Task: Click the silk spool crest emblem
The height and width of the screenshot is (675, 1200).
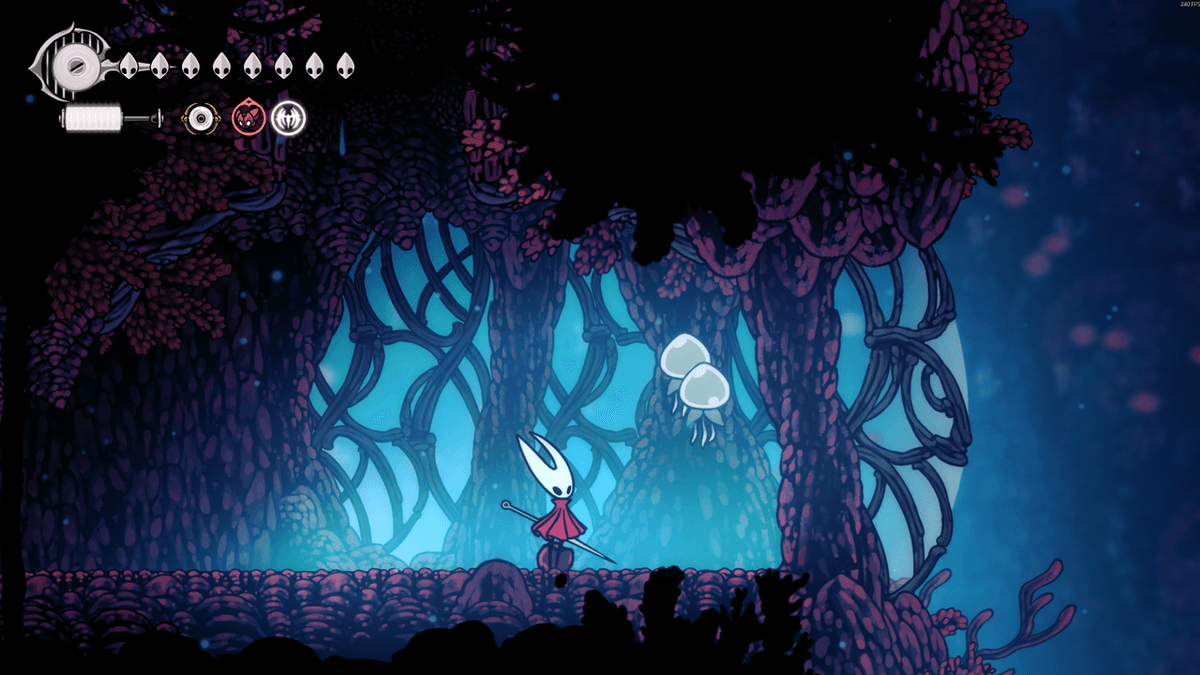Action: [72, 65]
